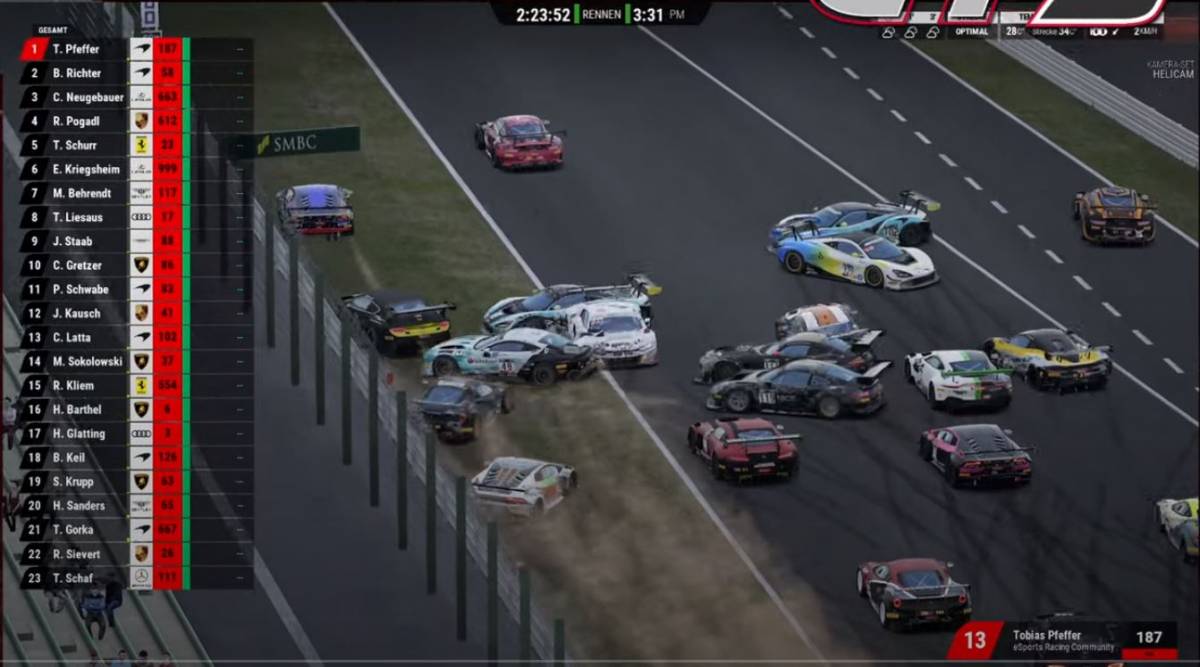Focus on R. Pogadl in the leaderboard
This screenshot has width=1200, height=667.
(77, 121)
